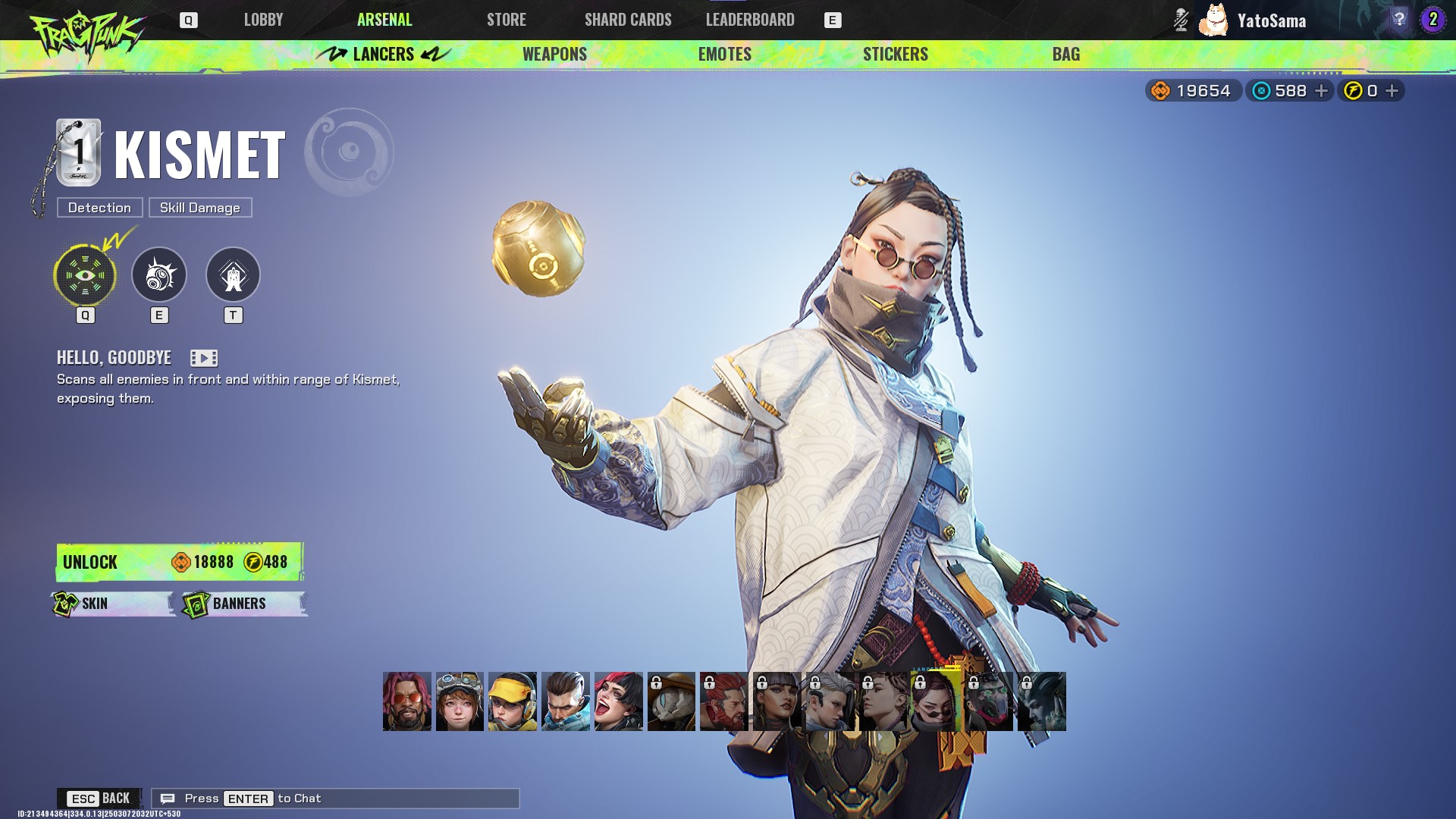Select the Hello, Goodbye eye skill icon
The height and width of the screenshot is (819, 1456).
point(85,275)
